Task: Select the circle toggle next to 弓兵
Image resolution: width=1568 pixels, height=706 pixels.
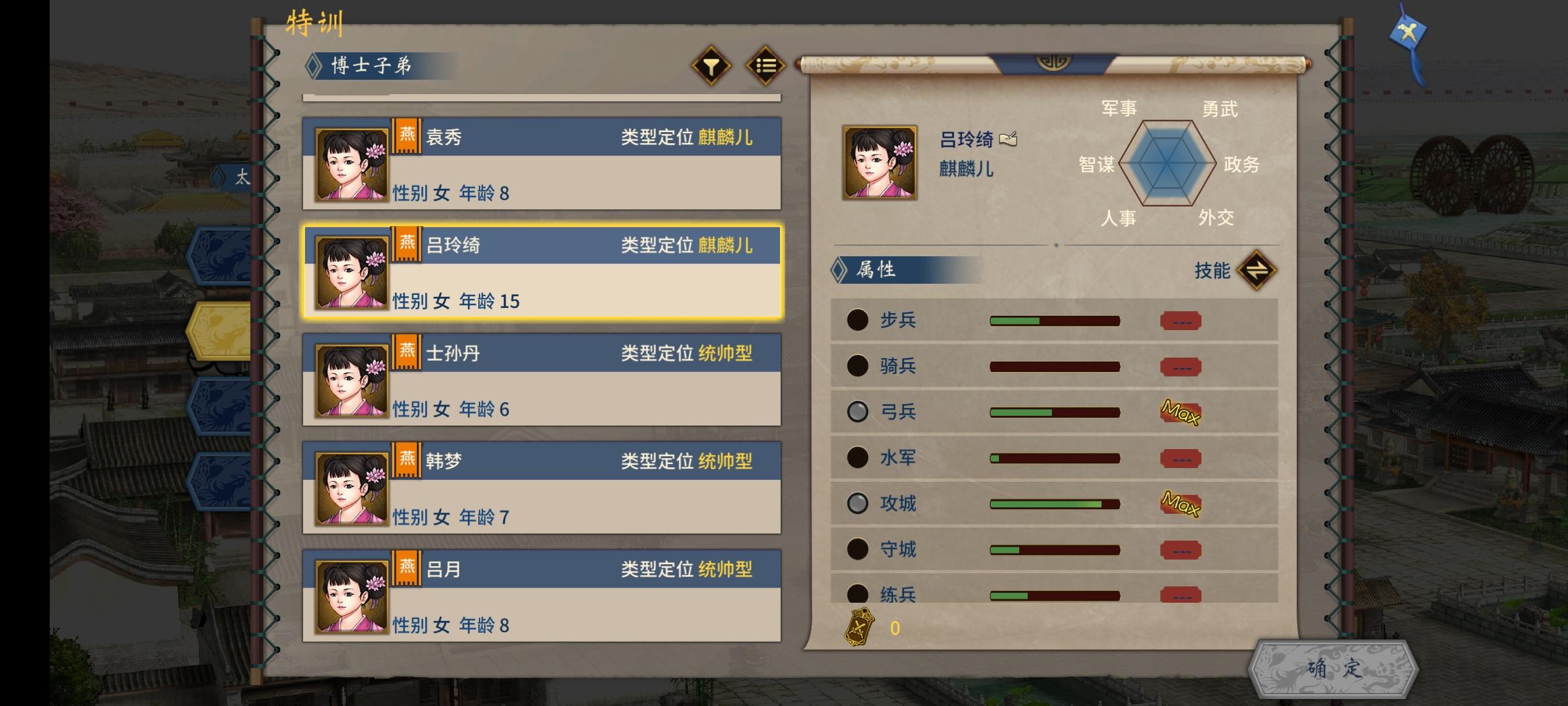Action: pos(857,412)
